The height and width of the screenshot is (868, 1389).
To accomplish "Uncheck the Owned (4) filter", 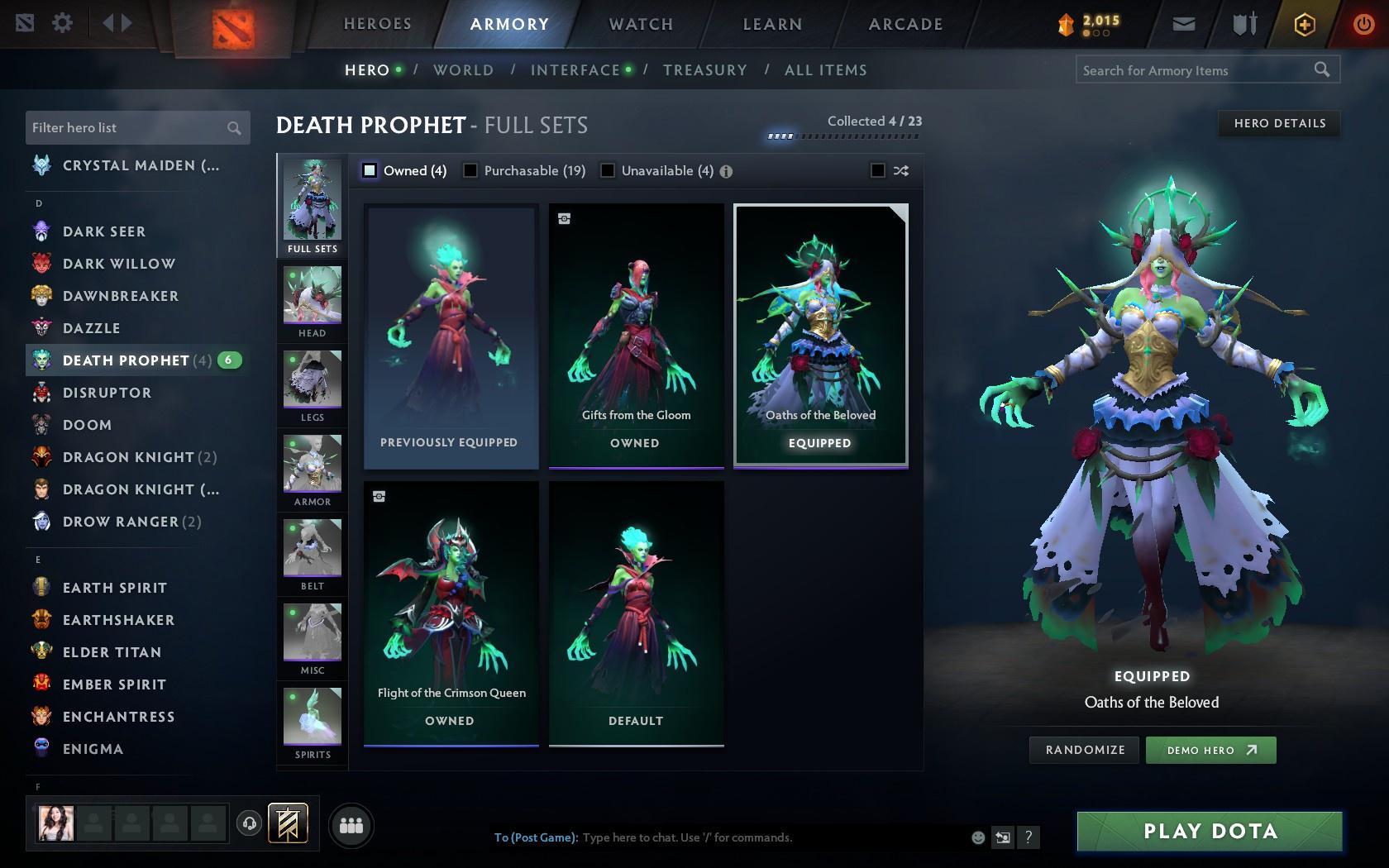I will [x=368, y=170].
